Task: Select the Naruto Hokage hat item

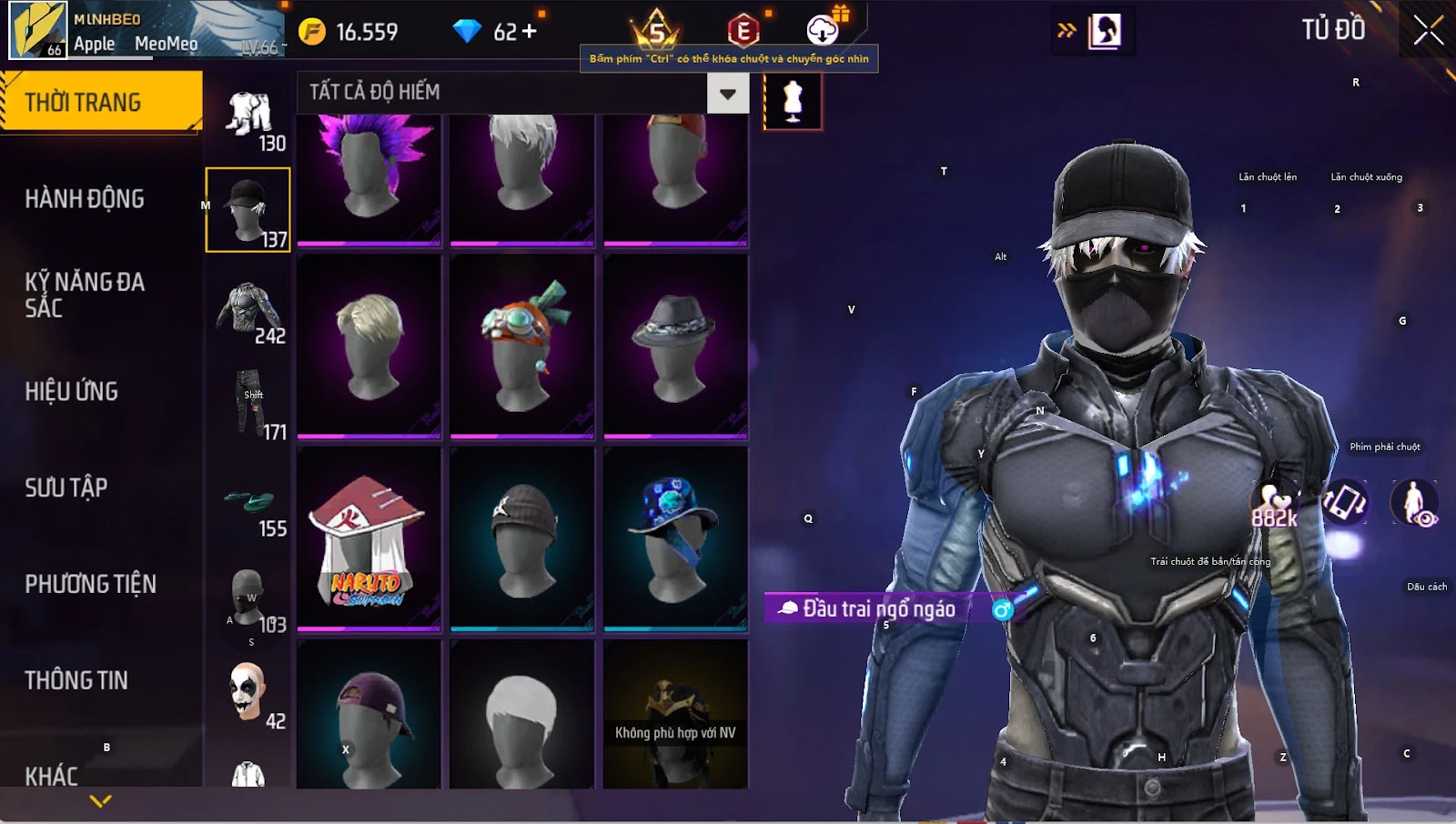Action: pyautogui.click(x=369, y=538)
